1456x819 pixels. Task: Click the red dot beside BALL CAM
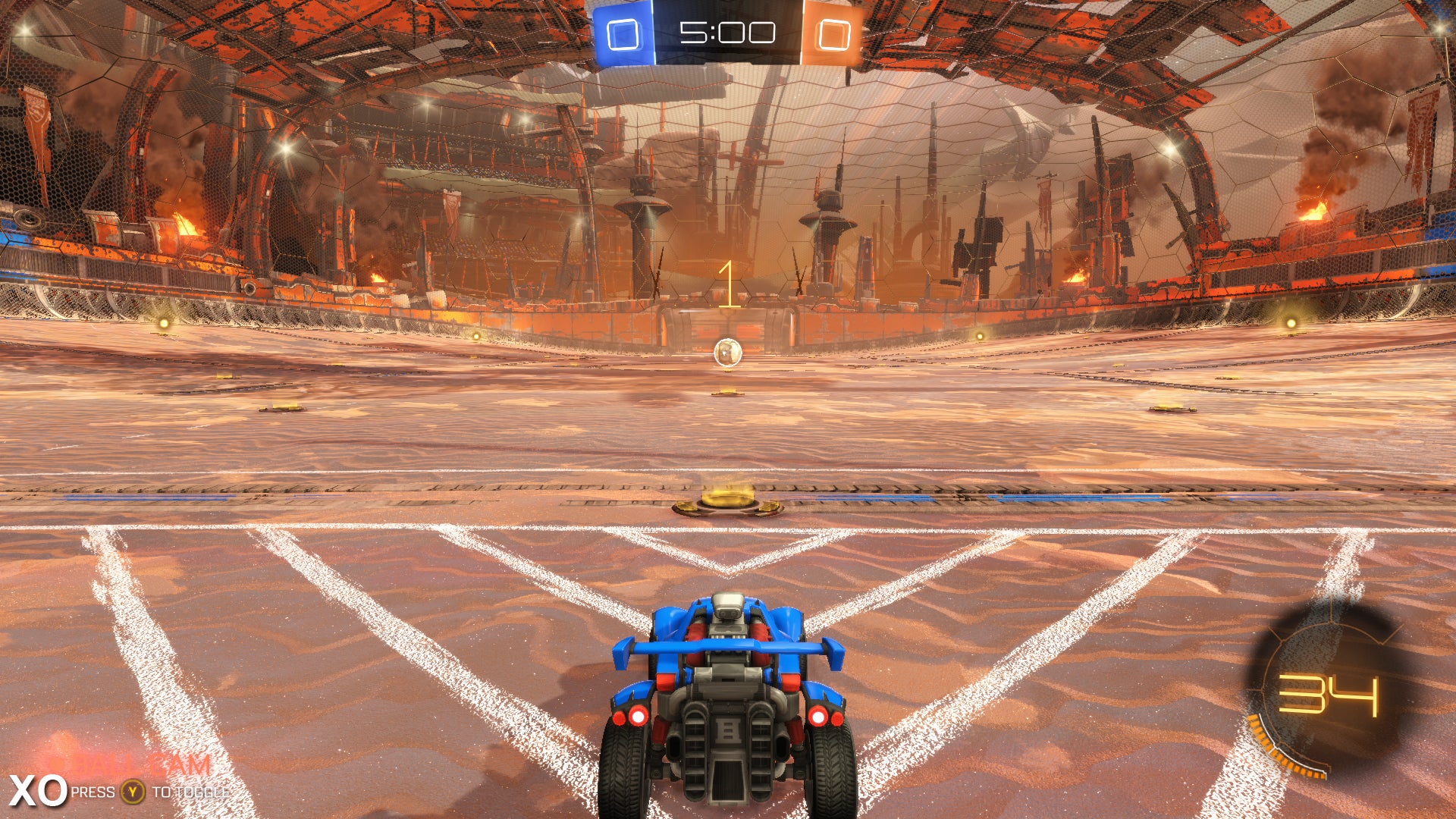pyautogui.click(x=55, y=763)
